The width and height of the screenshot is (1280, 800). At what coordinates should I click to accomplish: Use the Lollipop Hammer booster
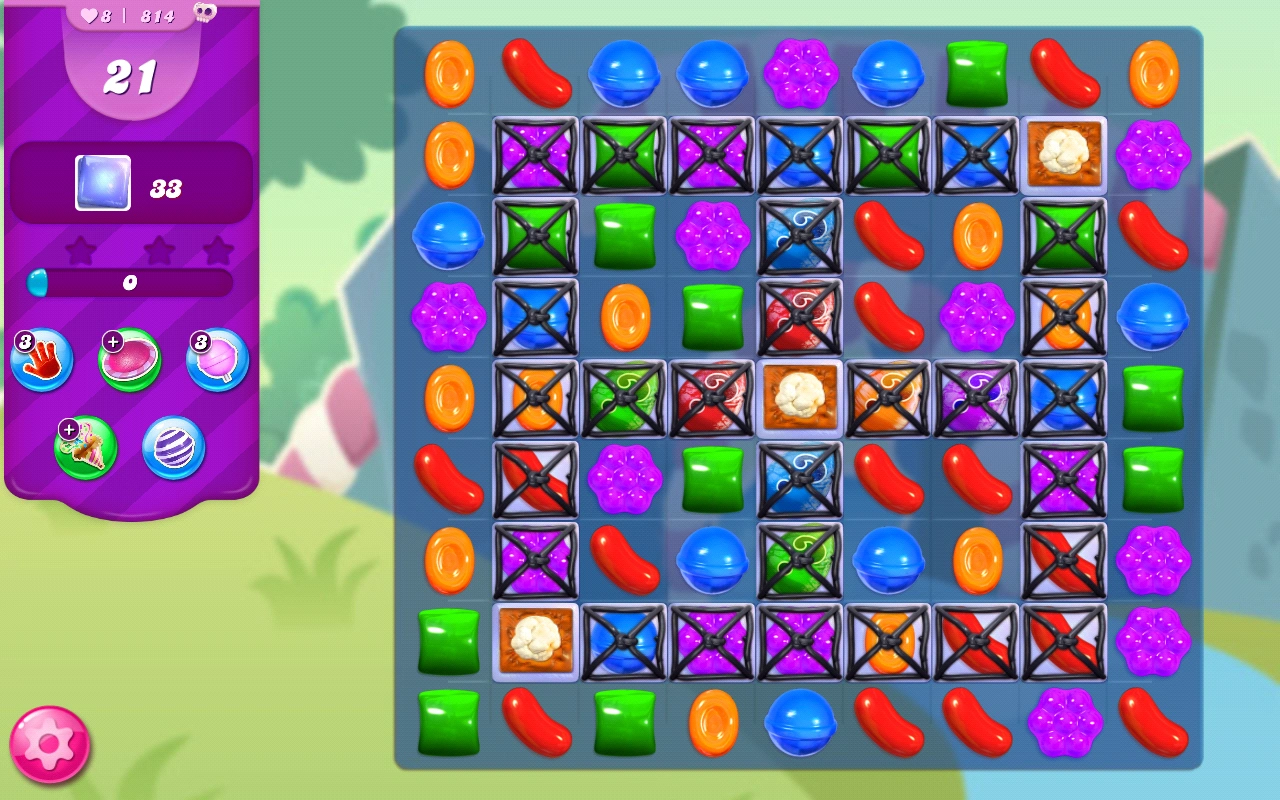pos(217,359)
